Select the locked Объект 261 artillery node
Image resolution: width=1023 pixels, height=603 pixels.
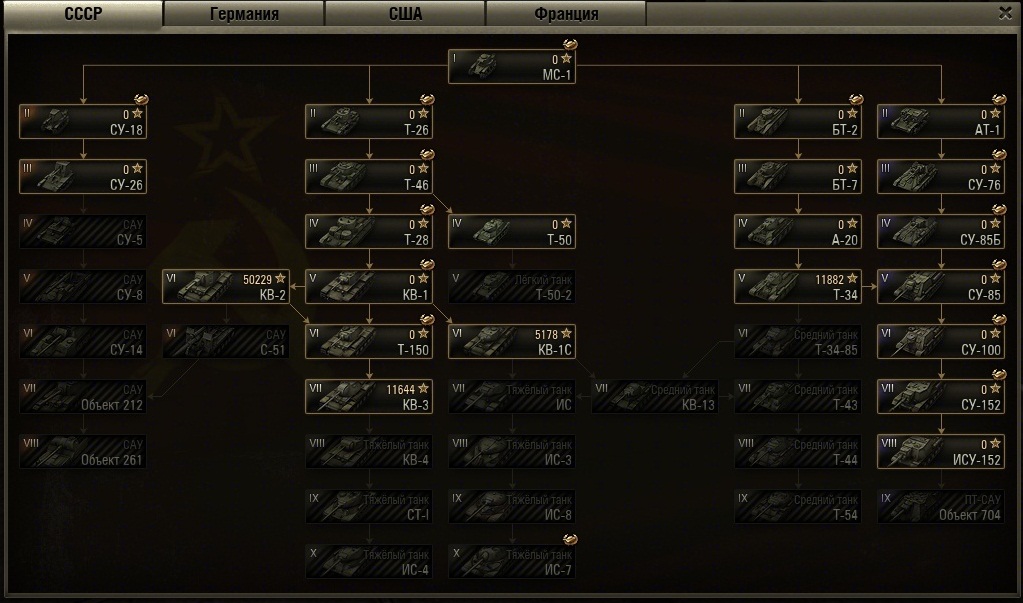[x=83, y=451]
